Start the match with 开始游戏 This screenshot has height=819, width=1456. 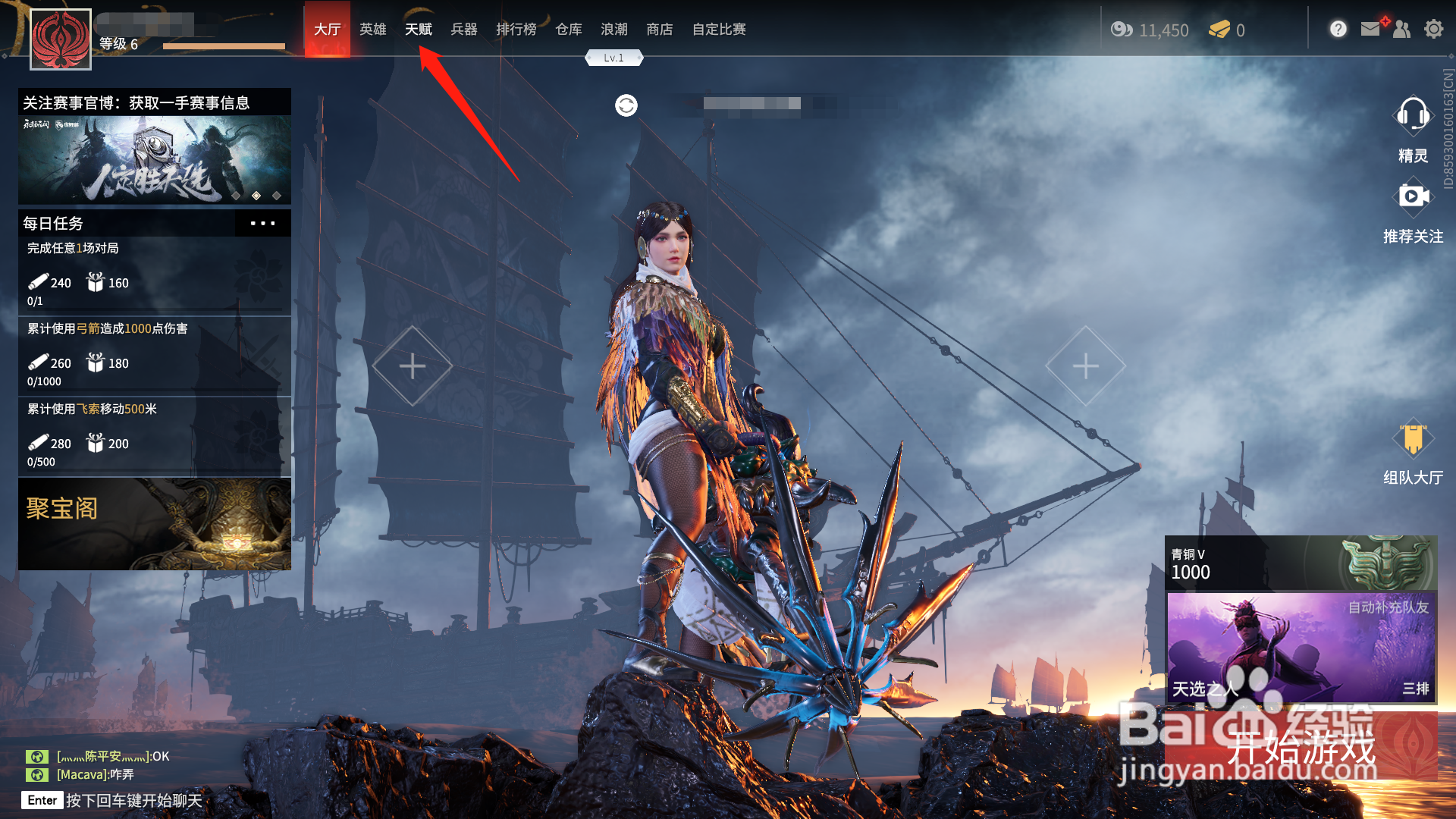click(1301, 747)
